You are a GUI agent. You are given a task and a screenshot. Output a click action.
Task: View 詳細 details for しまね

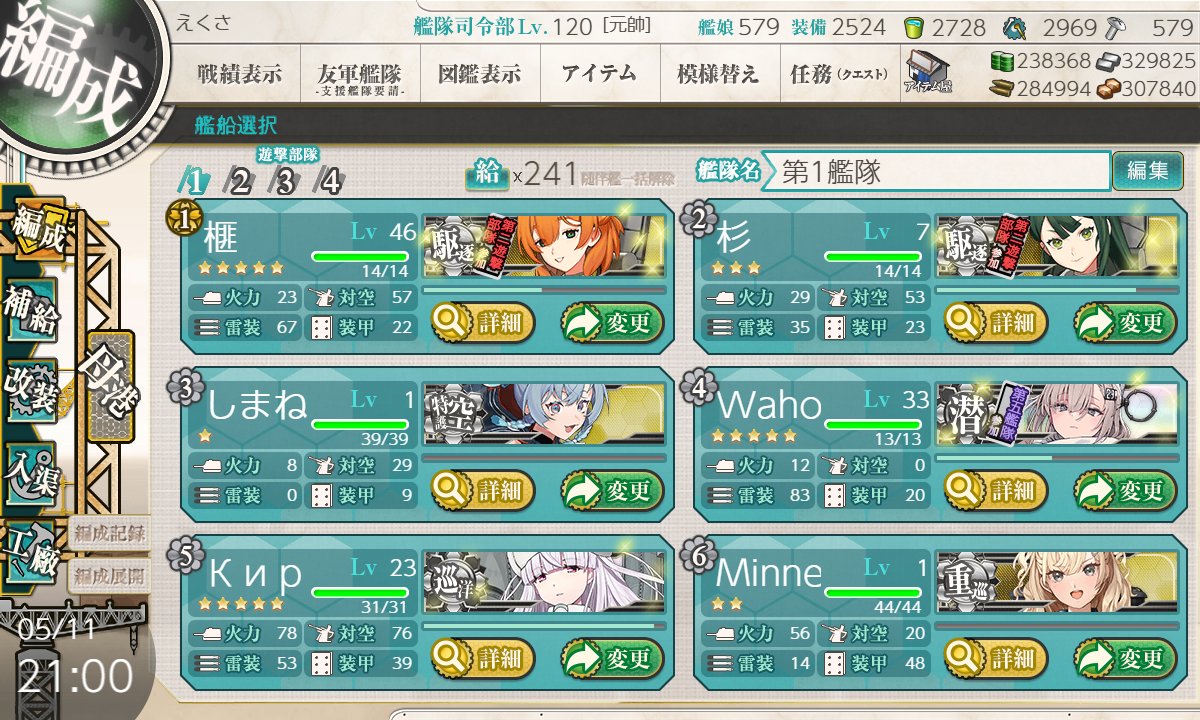[x=483, y=491]
